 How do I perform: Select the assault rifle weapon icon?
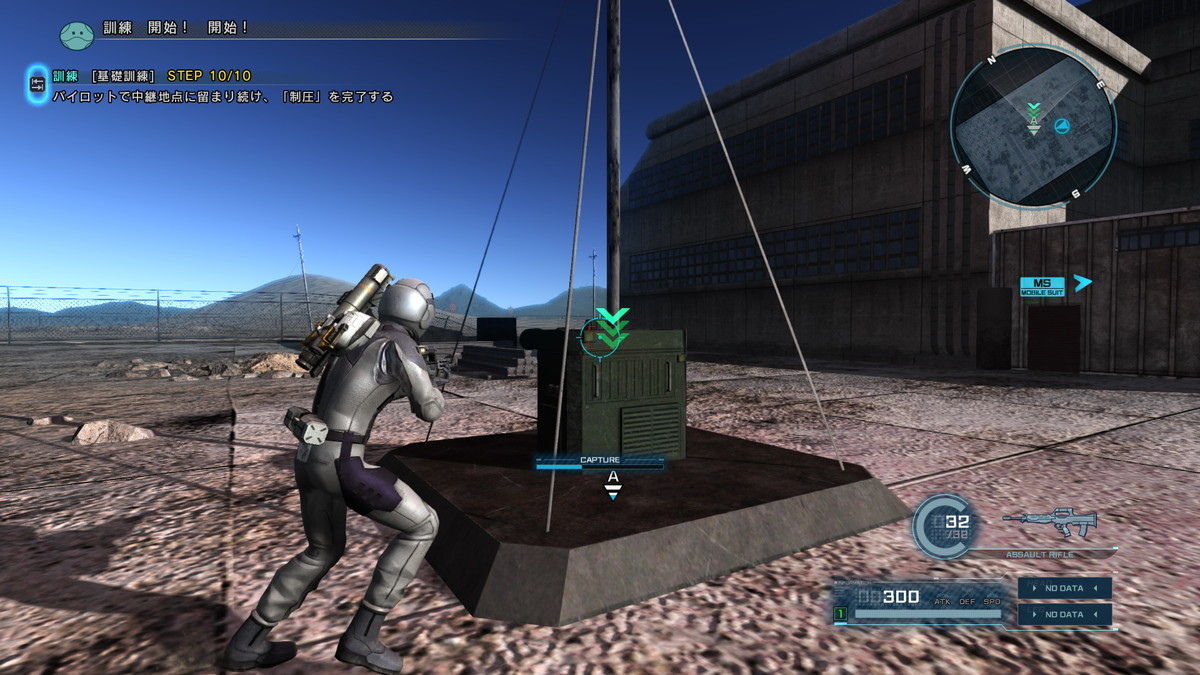(x=1050, y=522)
